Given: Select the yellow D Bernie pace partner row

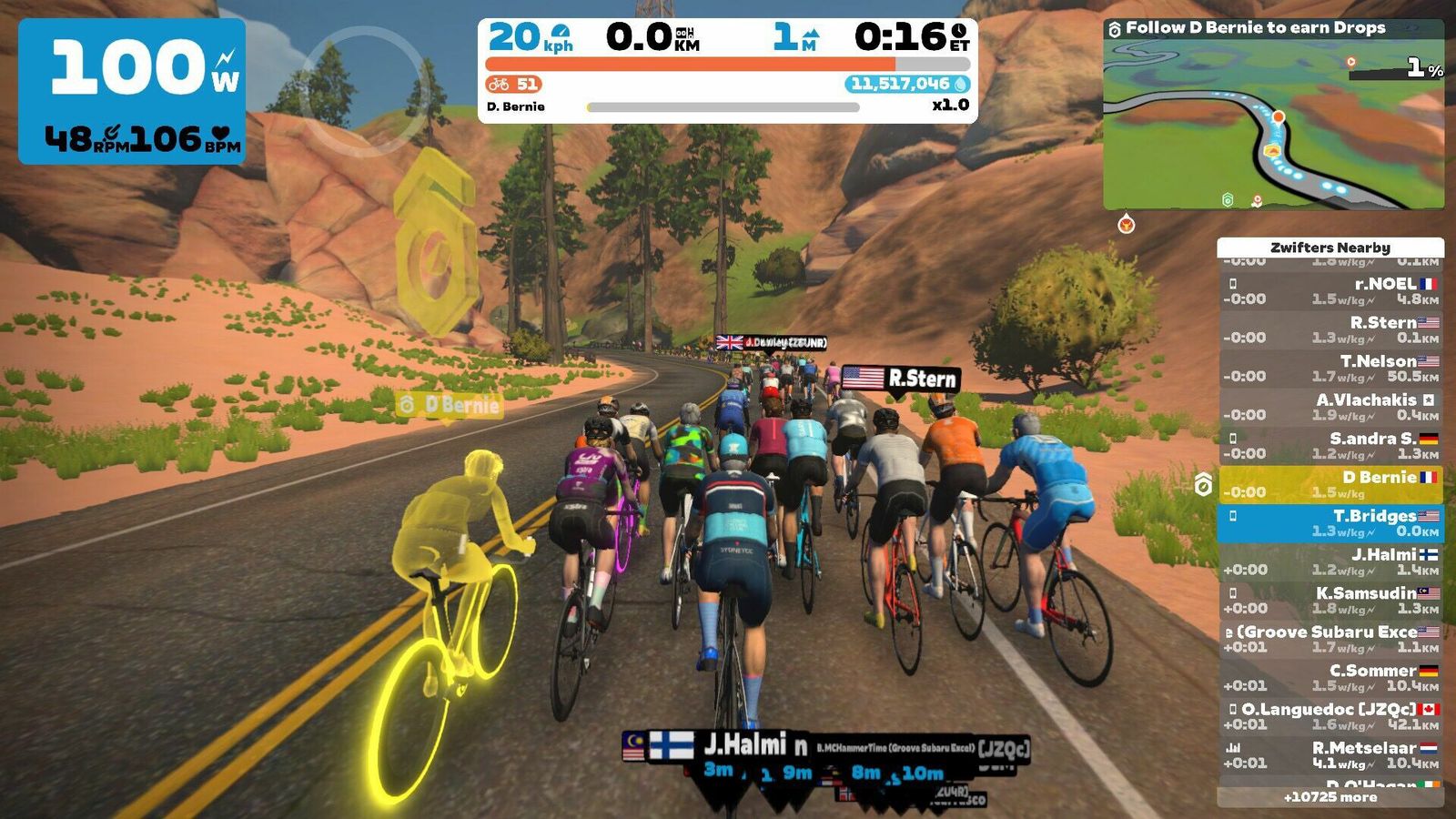Looking at the screenshot, I should click(1330, 484).
